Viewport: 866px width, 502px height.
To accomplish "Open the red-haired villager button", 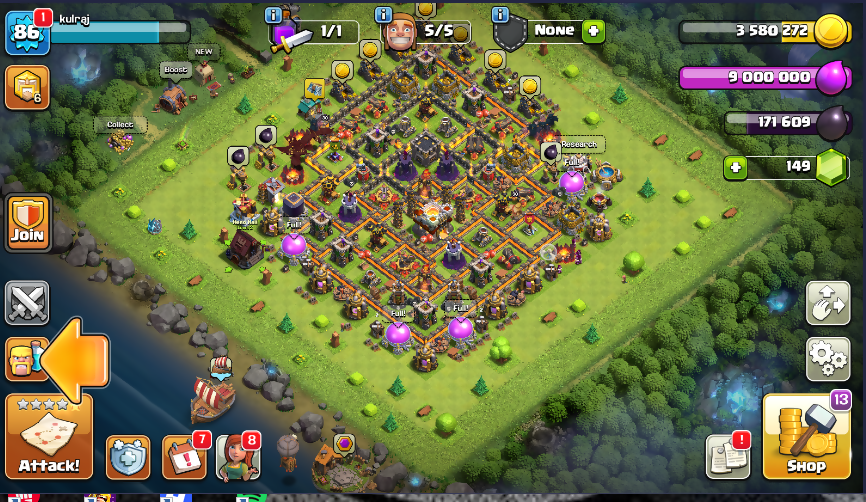I will (238, 457).
